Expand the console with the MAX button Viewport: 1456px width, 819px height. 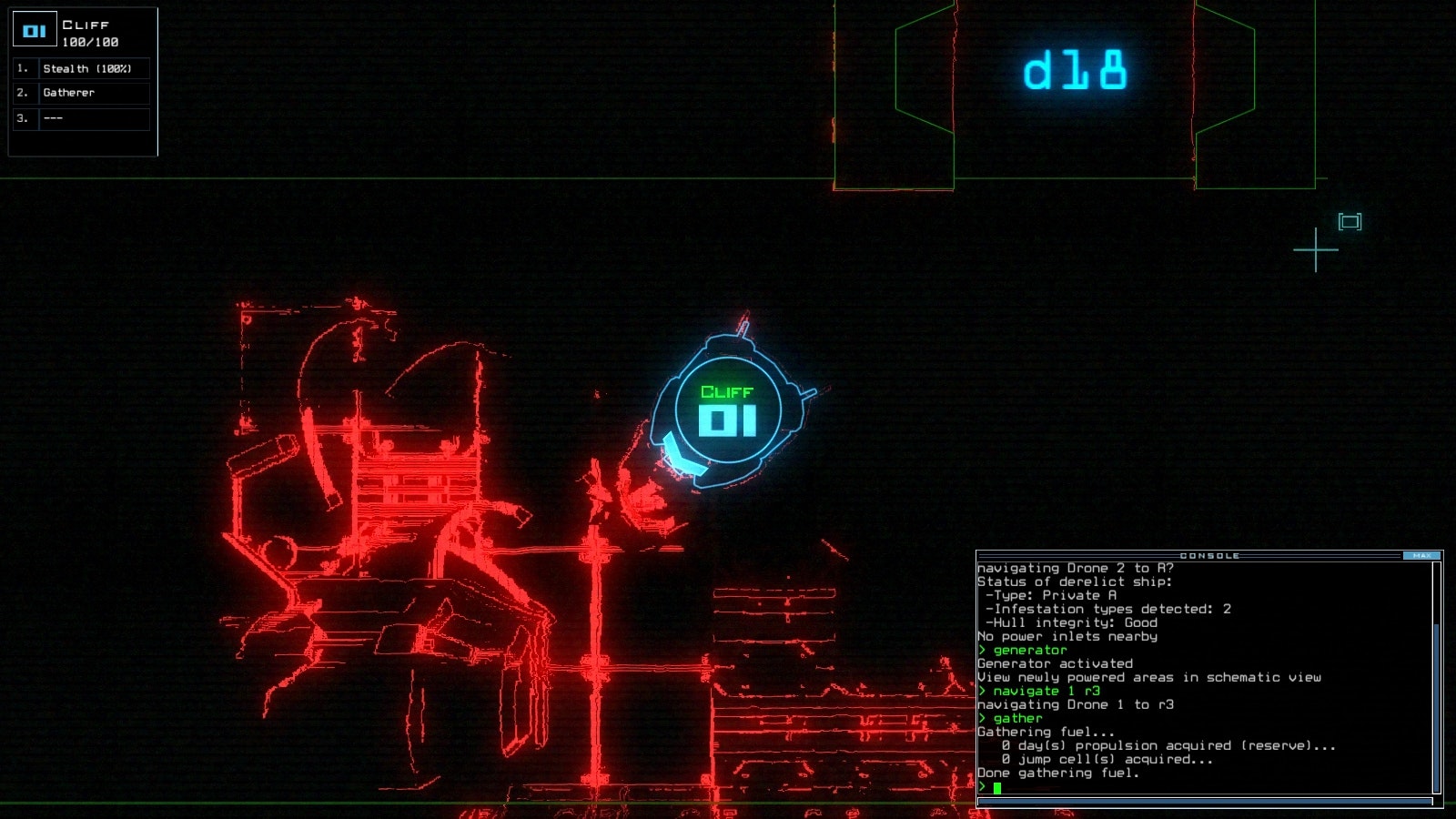point(1424,553)
